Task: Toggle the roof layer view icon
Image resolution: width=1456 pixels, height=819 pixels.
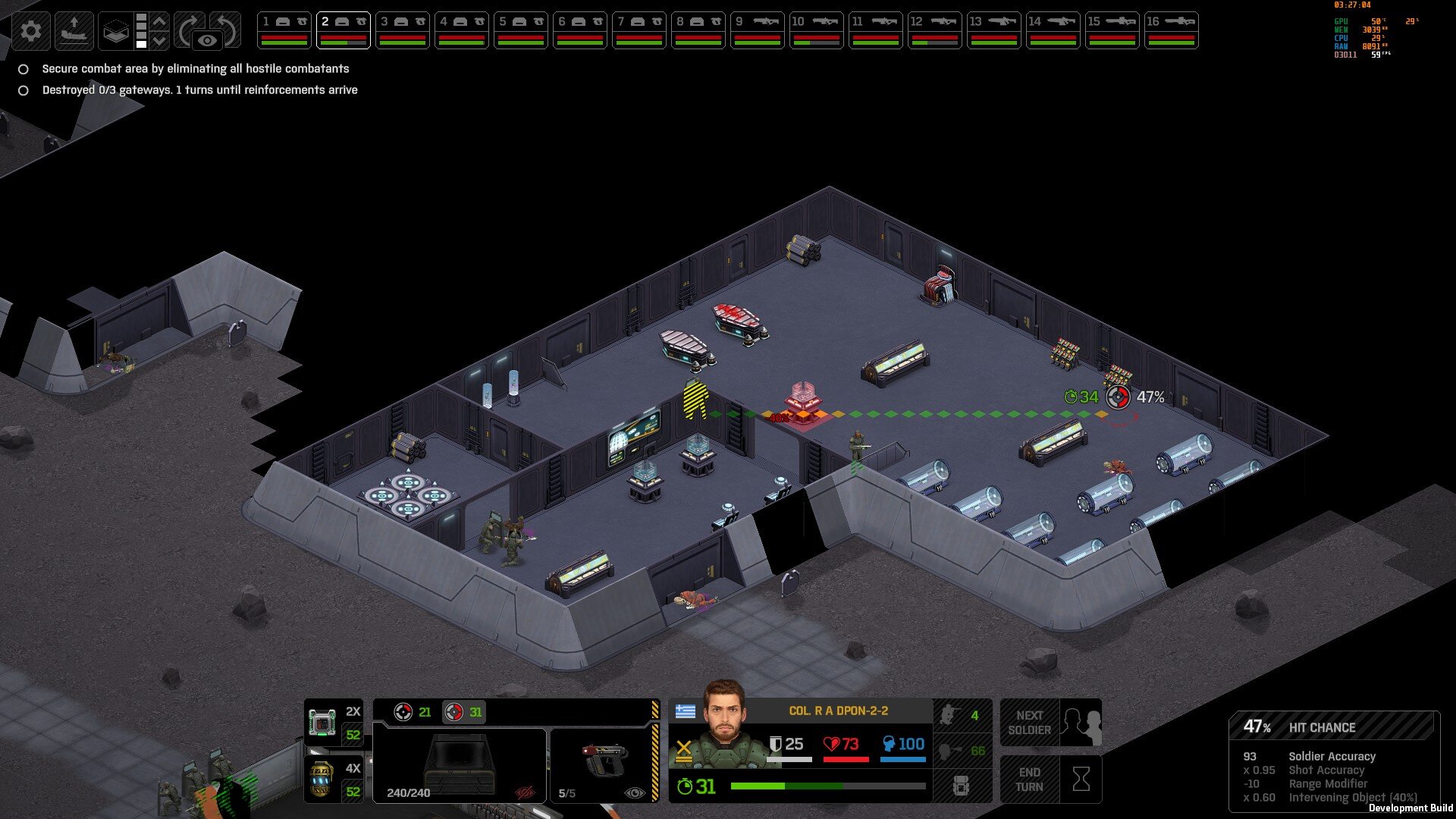Action: click(115, 31)
